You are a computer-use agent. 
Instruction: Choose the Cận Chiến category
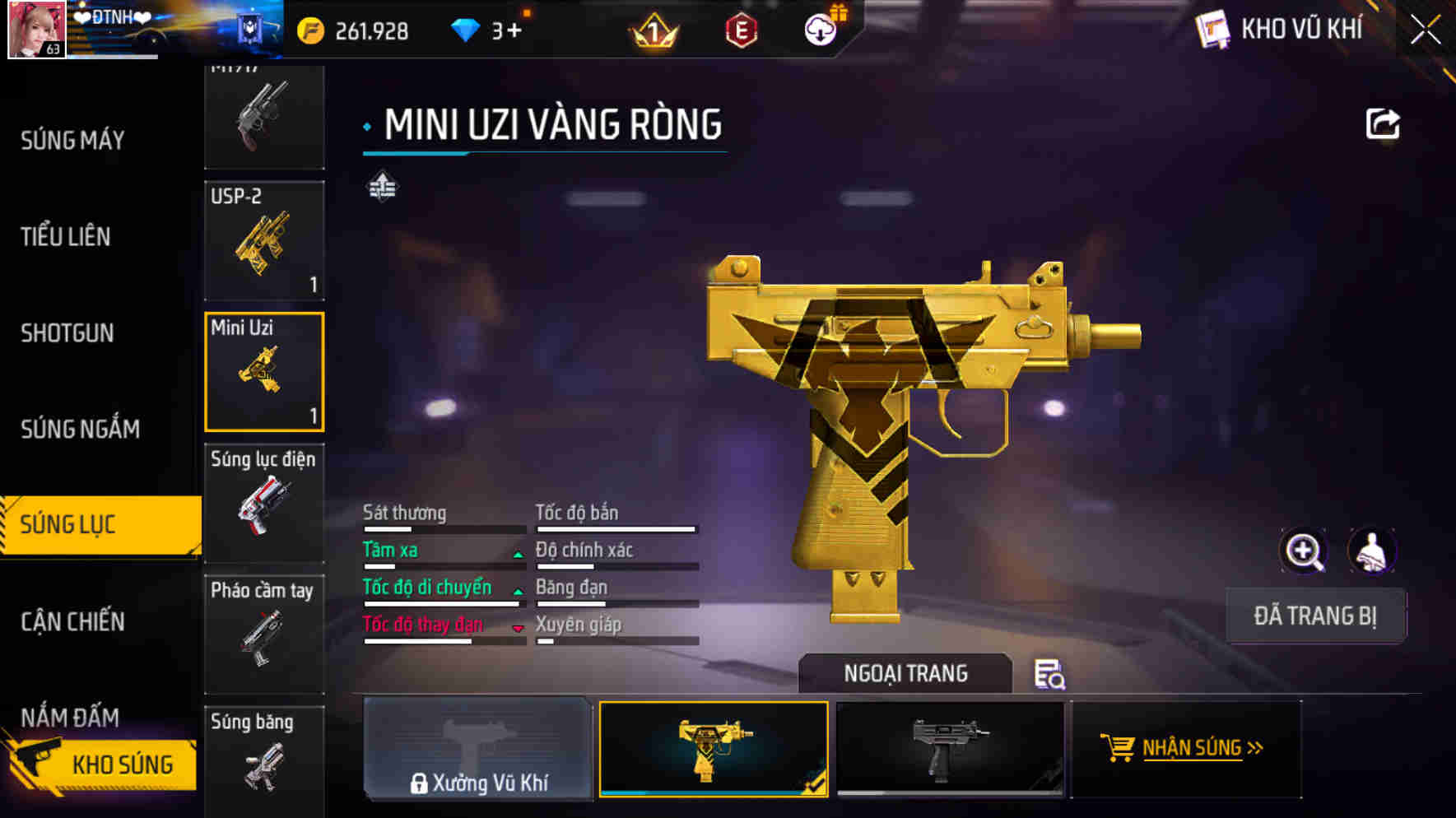(73, 621)
